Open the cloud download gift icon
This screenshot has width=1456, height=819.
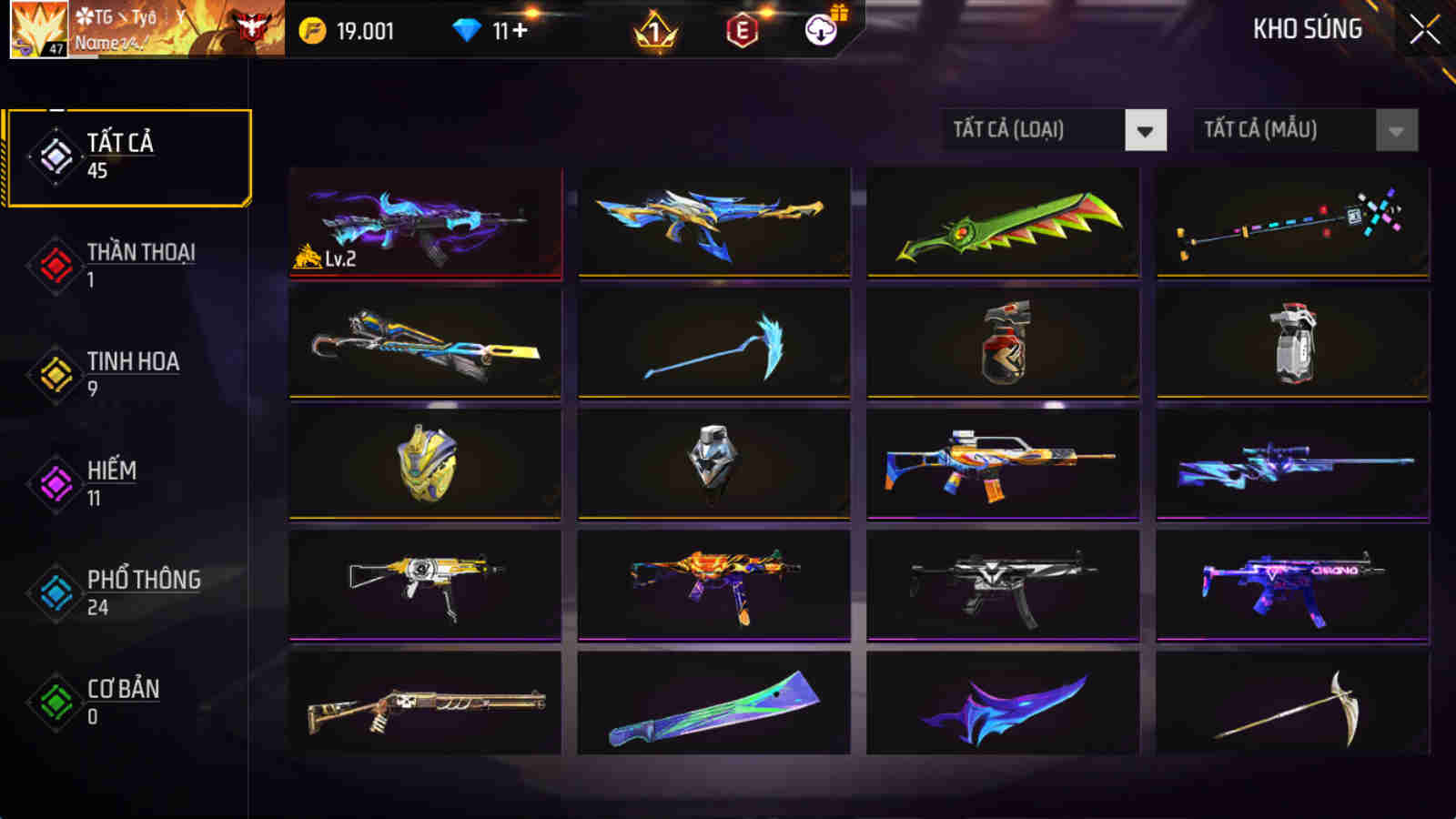click(818, 30)
